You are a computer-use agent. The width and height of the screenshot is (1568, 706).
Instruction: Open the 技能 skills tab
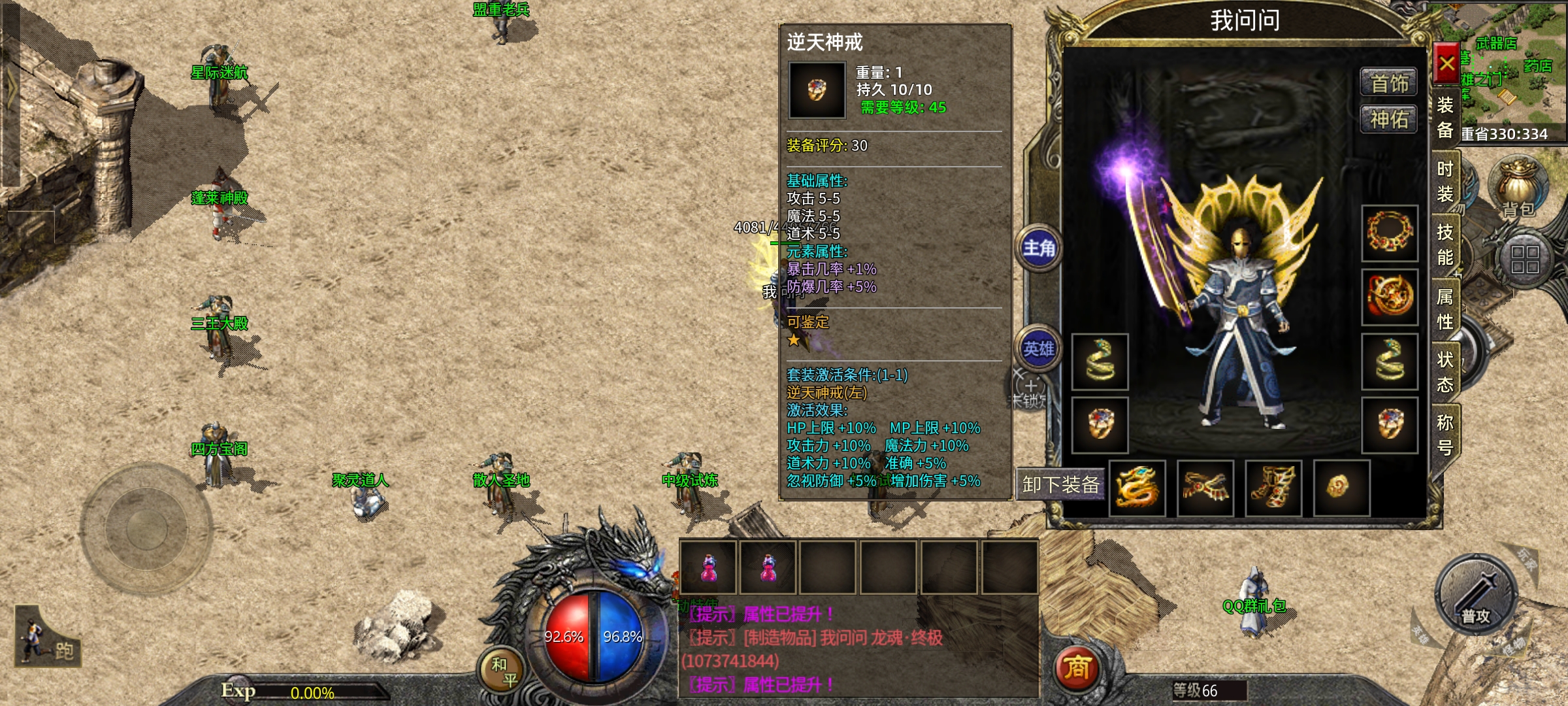pyautogui.click(x=1445, y=244)
